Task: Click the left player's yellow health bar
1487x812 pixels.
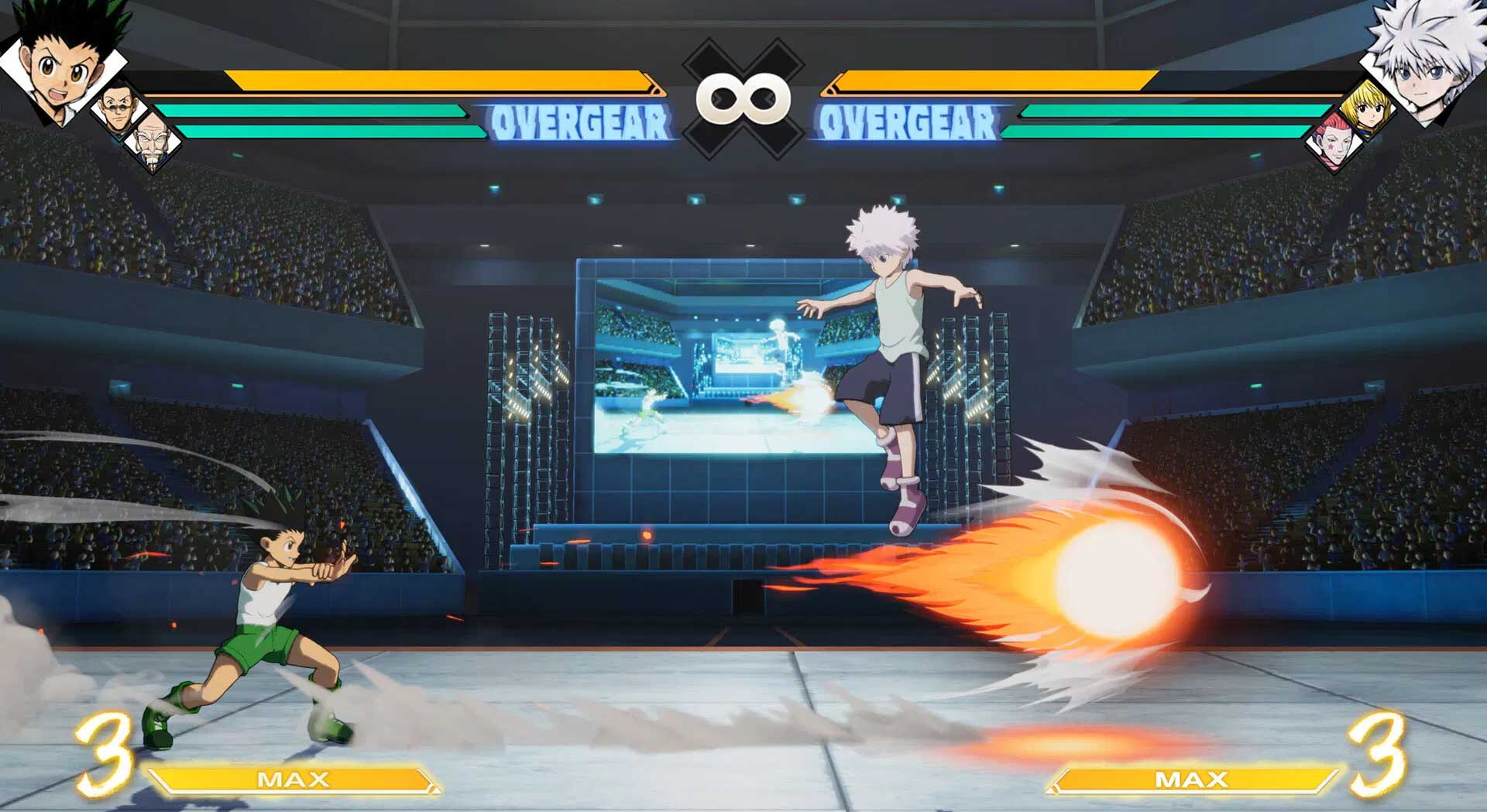Action: point(434,77)
